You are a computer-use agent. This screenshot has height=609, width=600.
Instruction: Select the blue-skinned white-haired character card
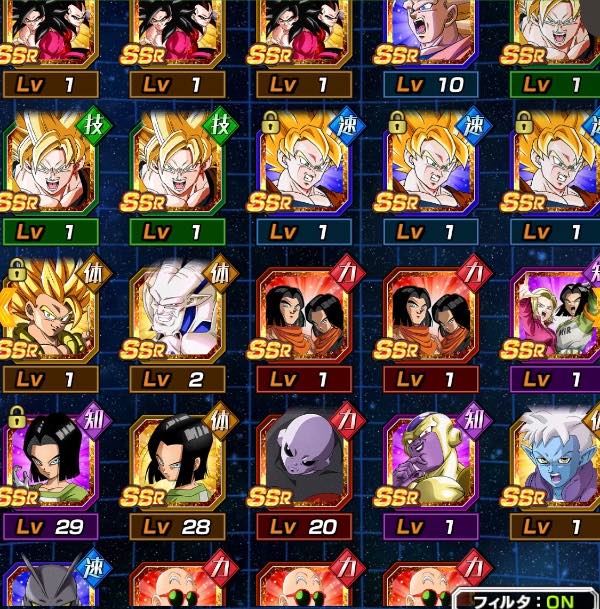(556, 460)
